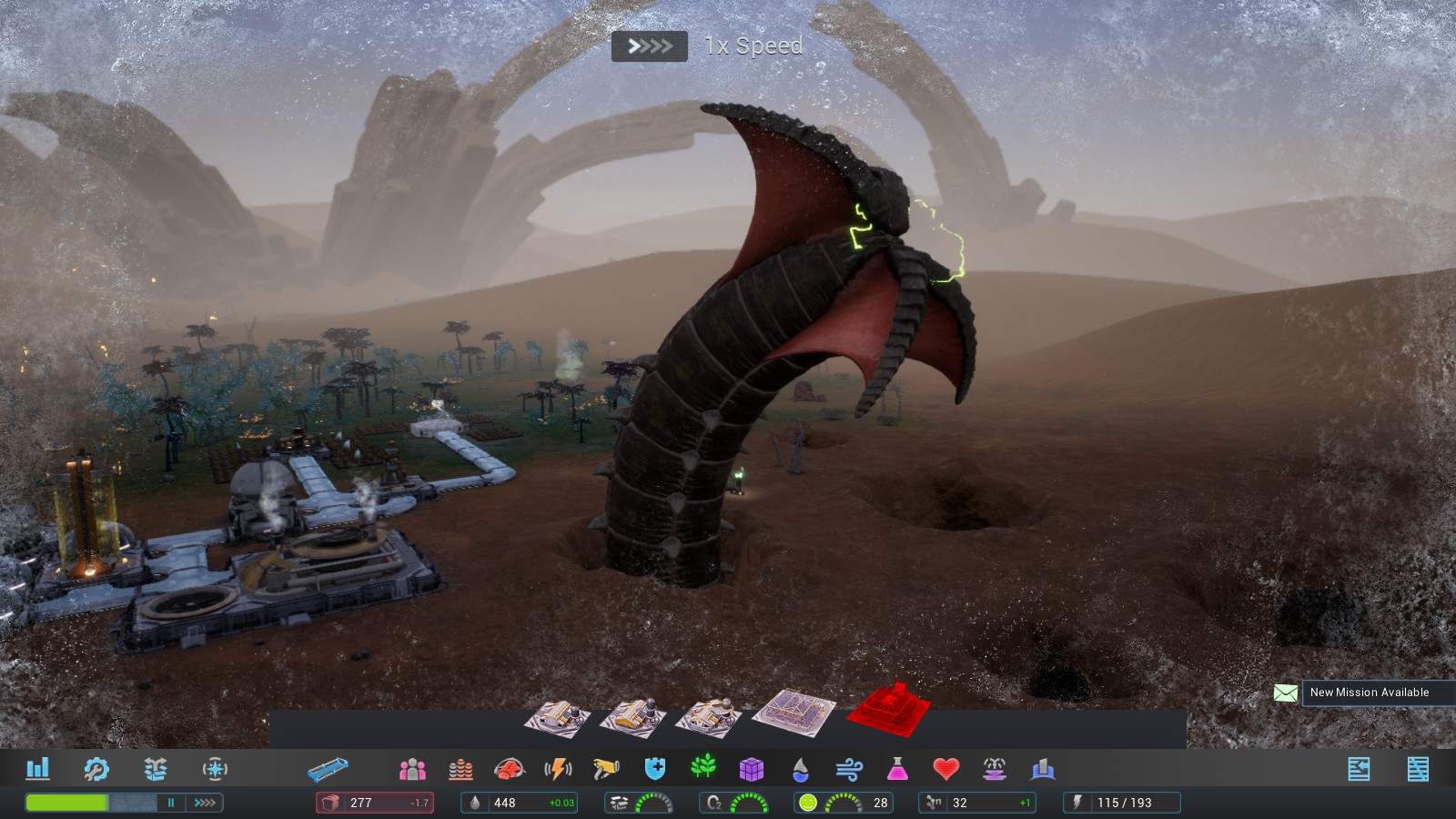
Task: Select the red highlighted building thumbnail
Action: click(889, 708)
